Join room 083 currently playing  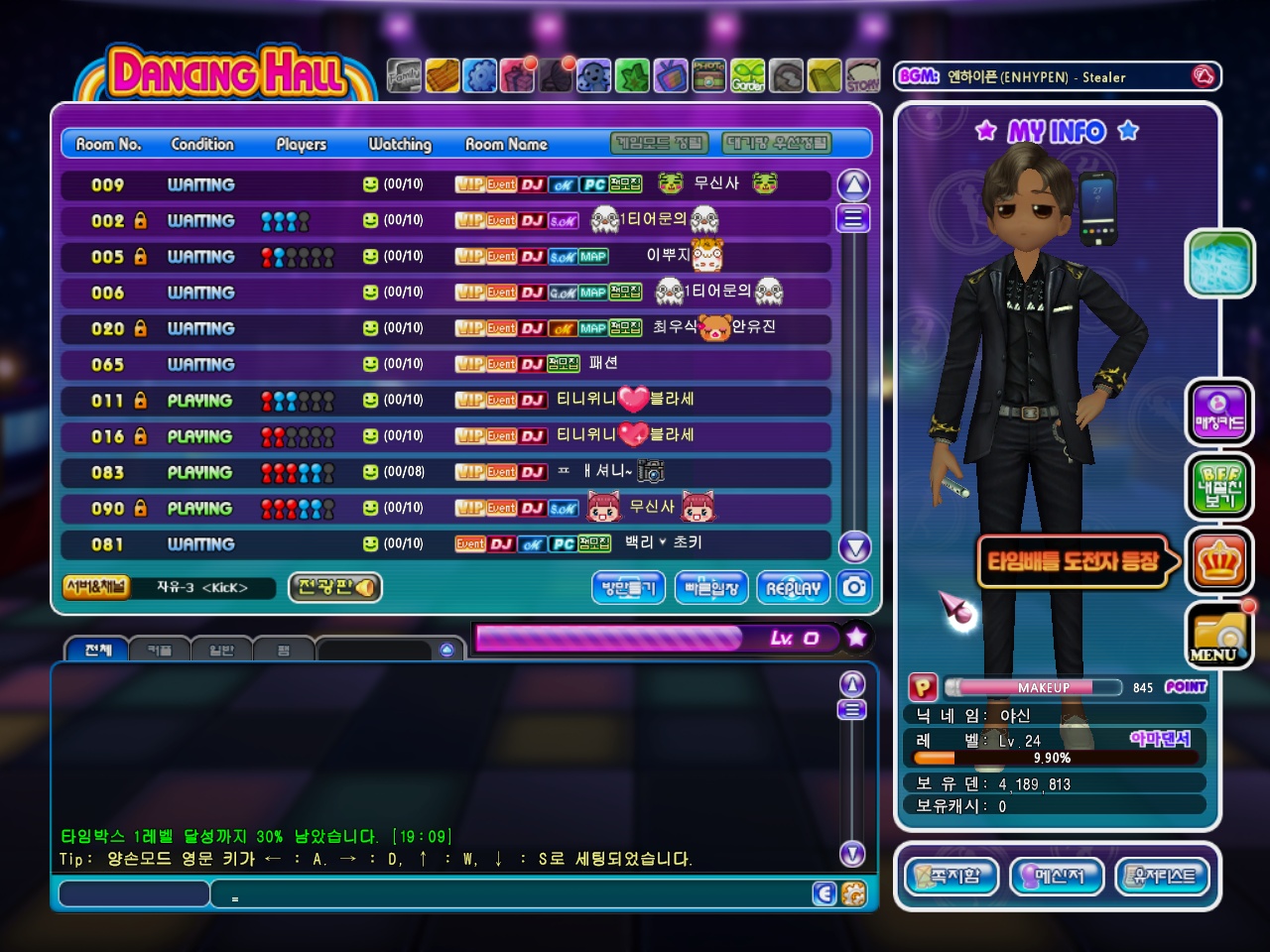(x=445, y=472)
